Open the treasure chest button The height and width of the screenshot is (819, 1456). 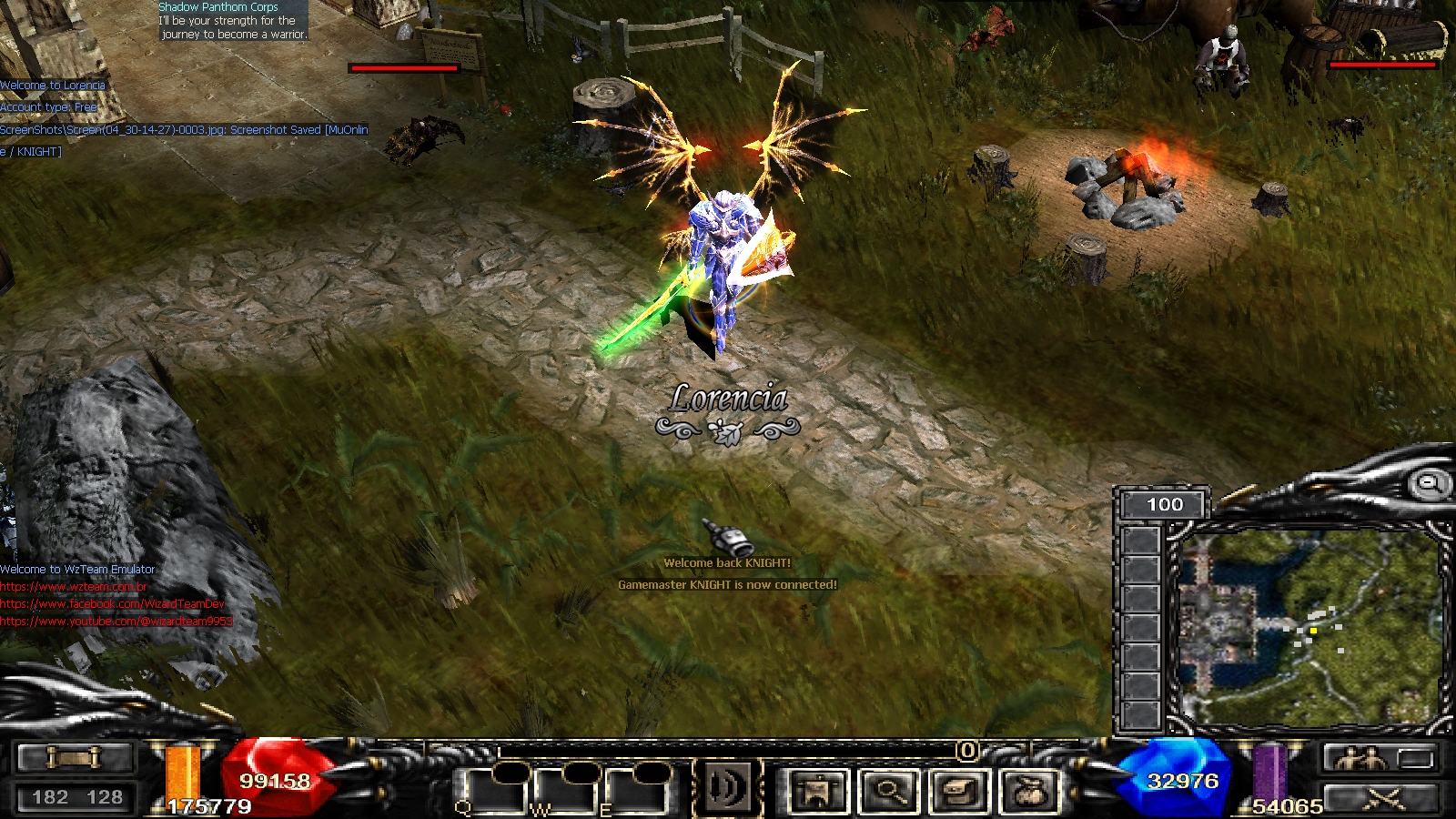point(958,790)
